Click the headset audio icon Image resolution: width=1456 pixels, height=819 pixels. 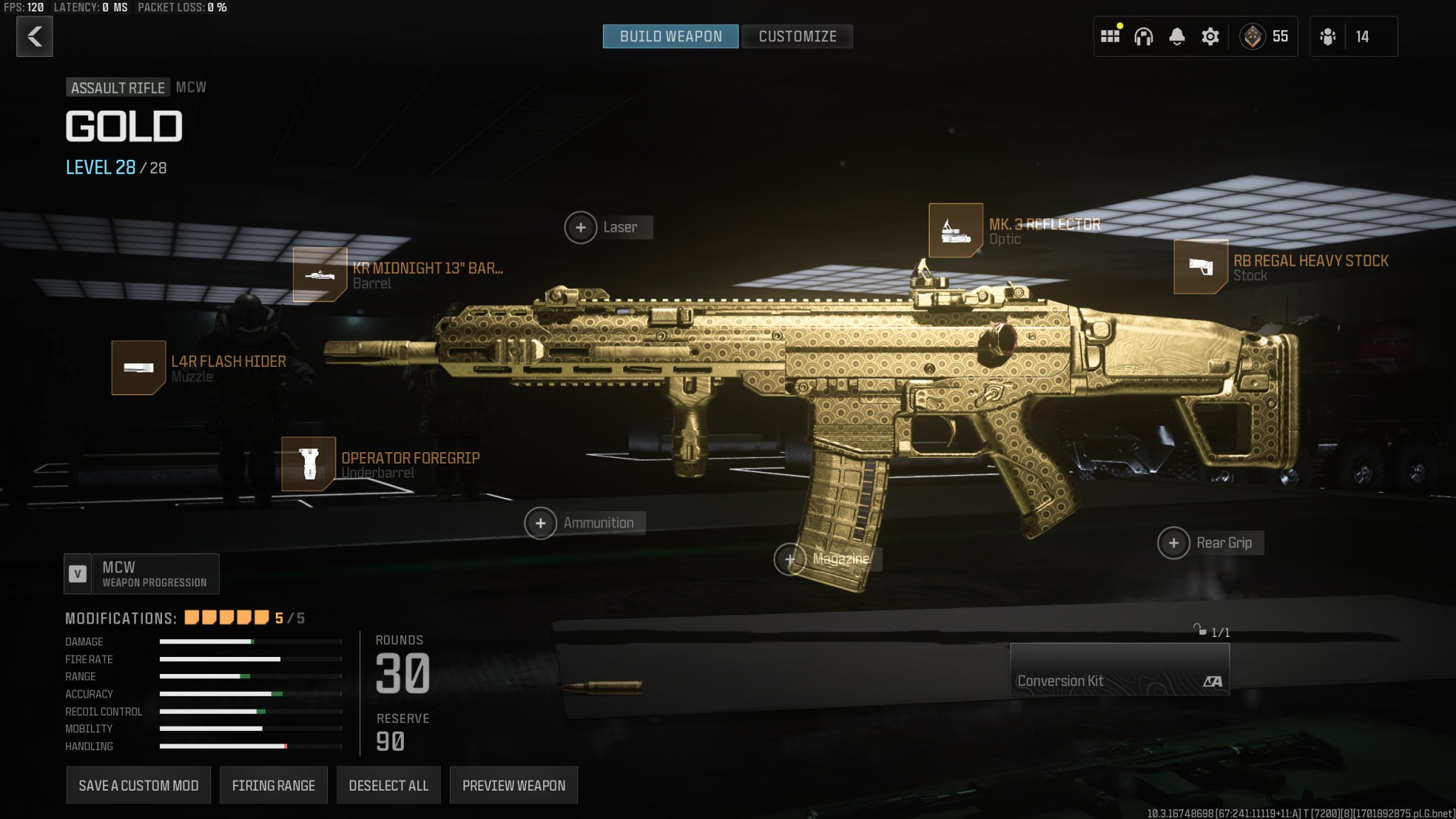click(1142, 36)
